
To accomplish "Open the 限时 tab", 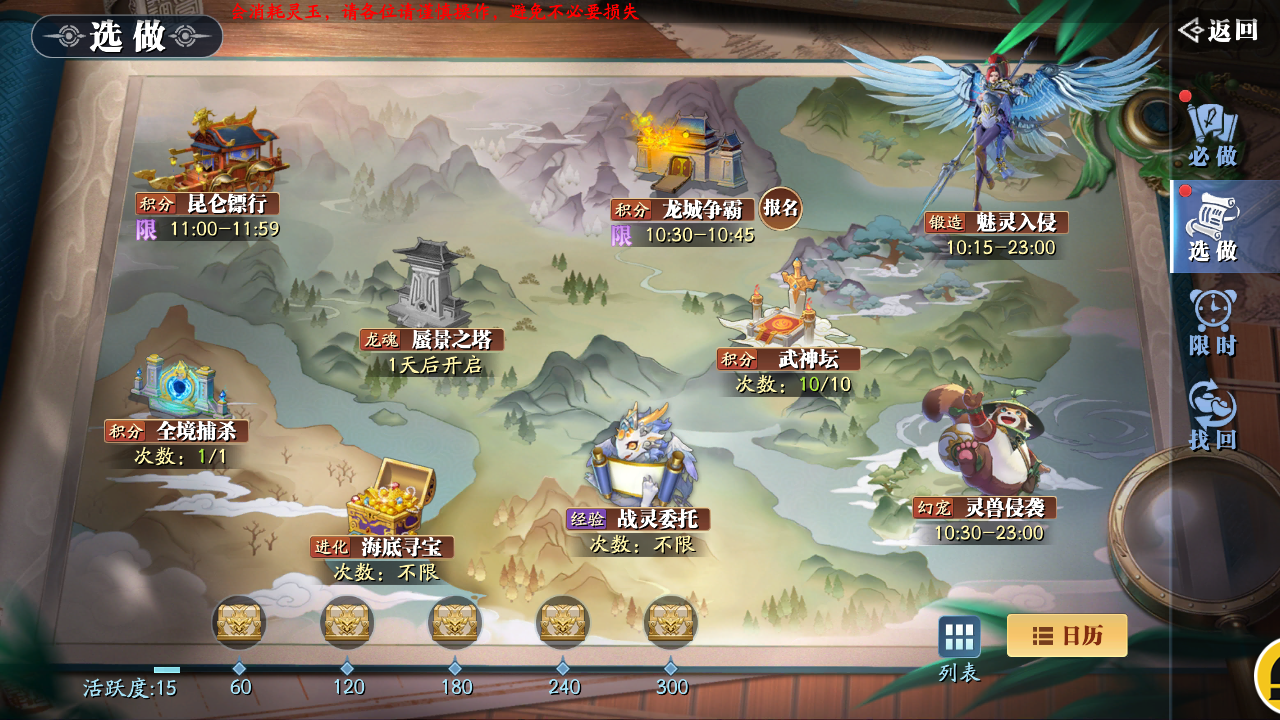I will pos(1212,322).
